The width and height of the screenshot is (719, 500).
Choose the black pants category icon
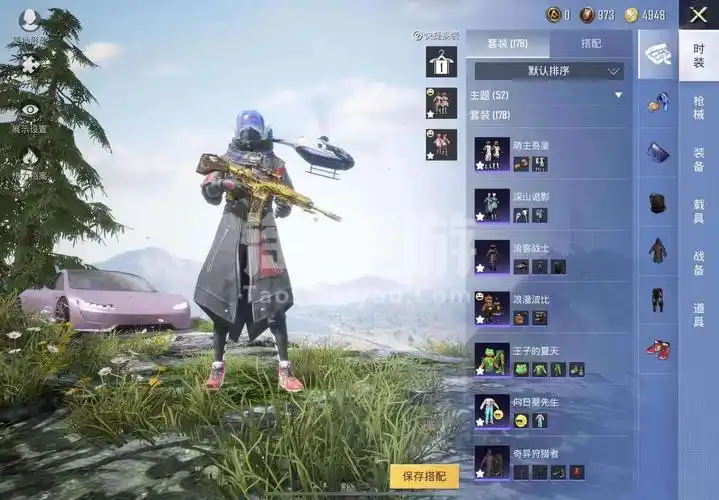click(x=657, y=299)
